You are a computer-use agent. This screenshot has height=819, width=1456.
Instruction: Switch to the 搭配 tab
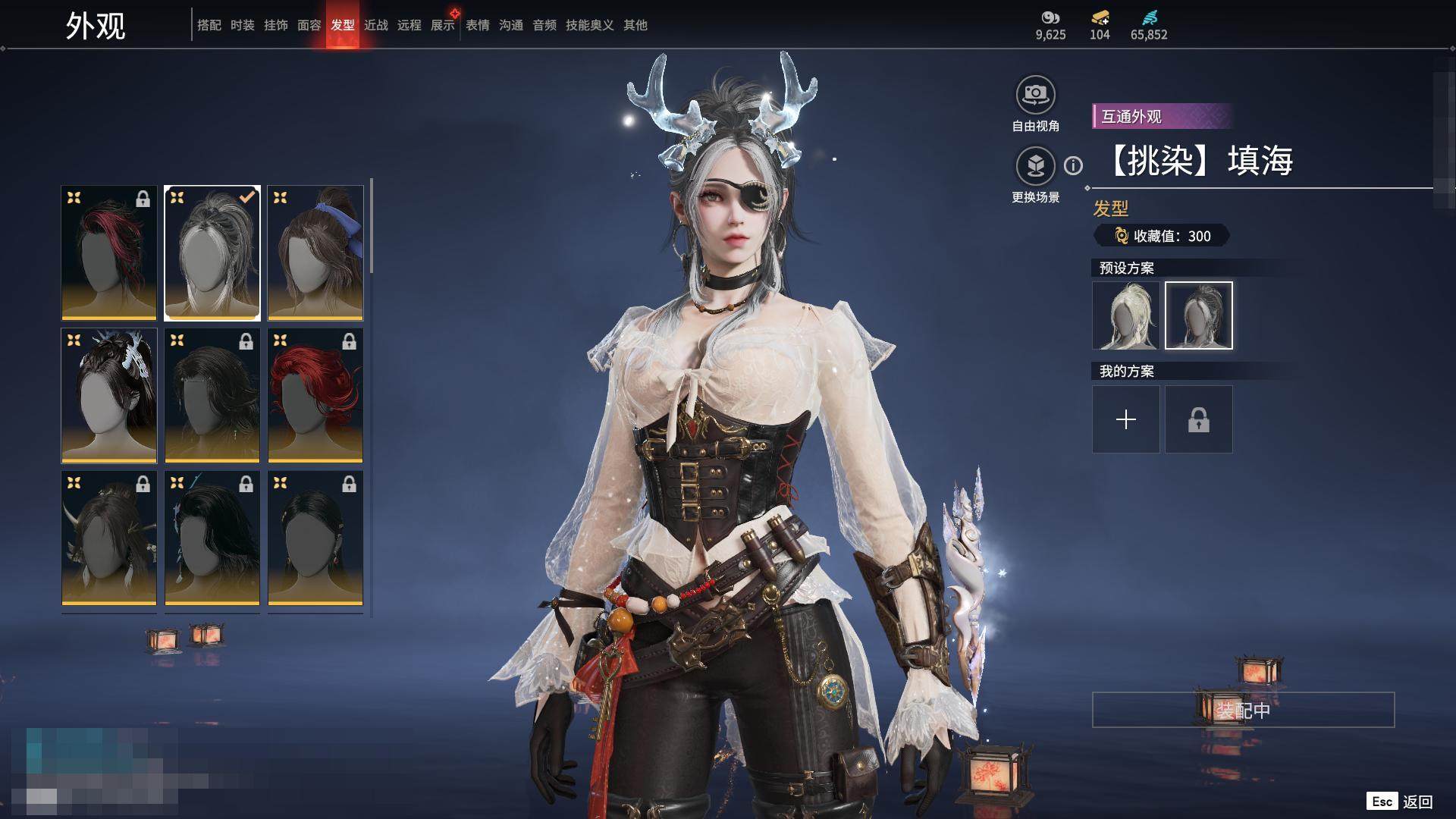coord(209,25)
